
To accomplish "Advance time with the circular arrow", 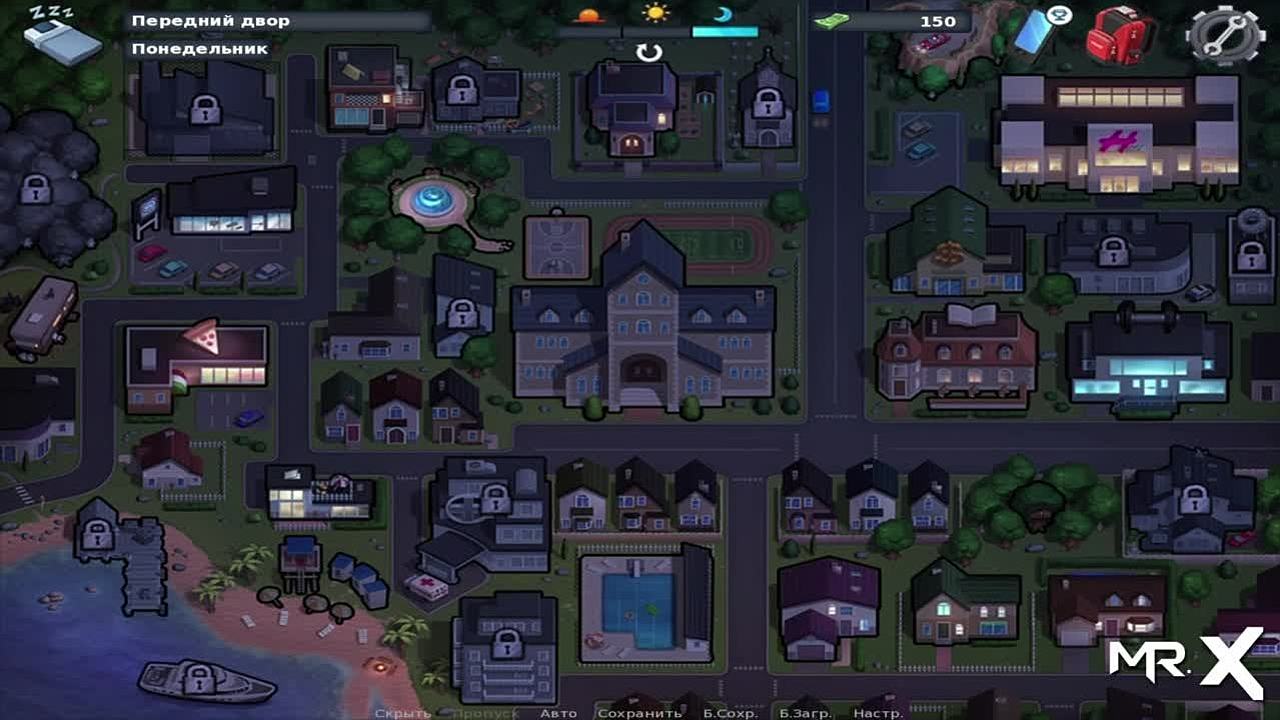I will tap(650, 52).
